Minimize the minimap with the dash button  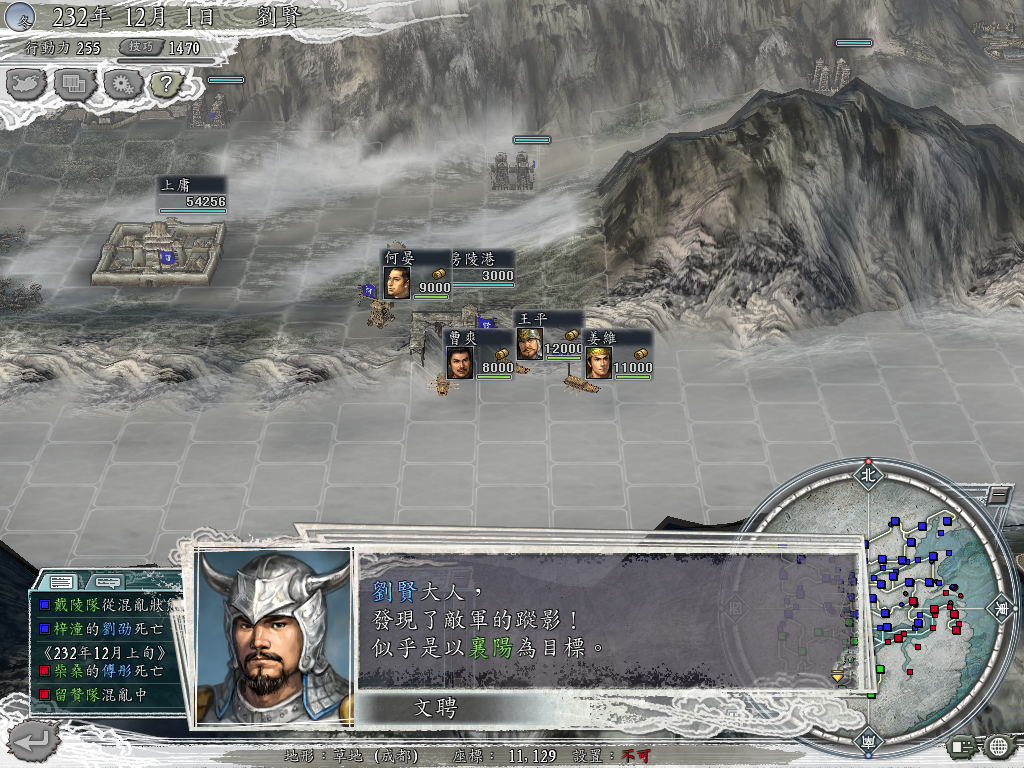pyautogui.click(x=997, y=494)
